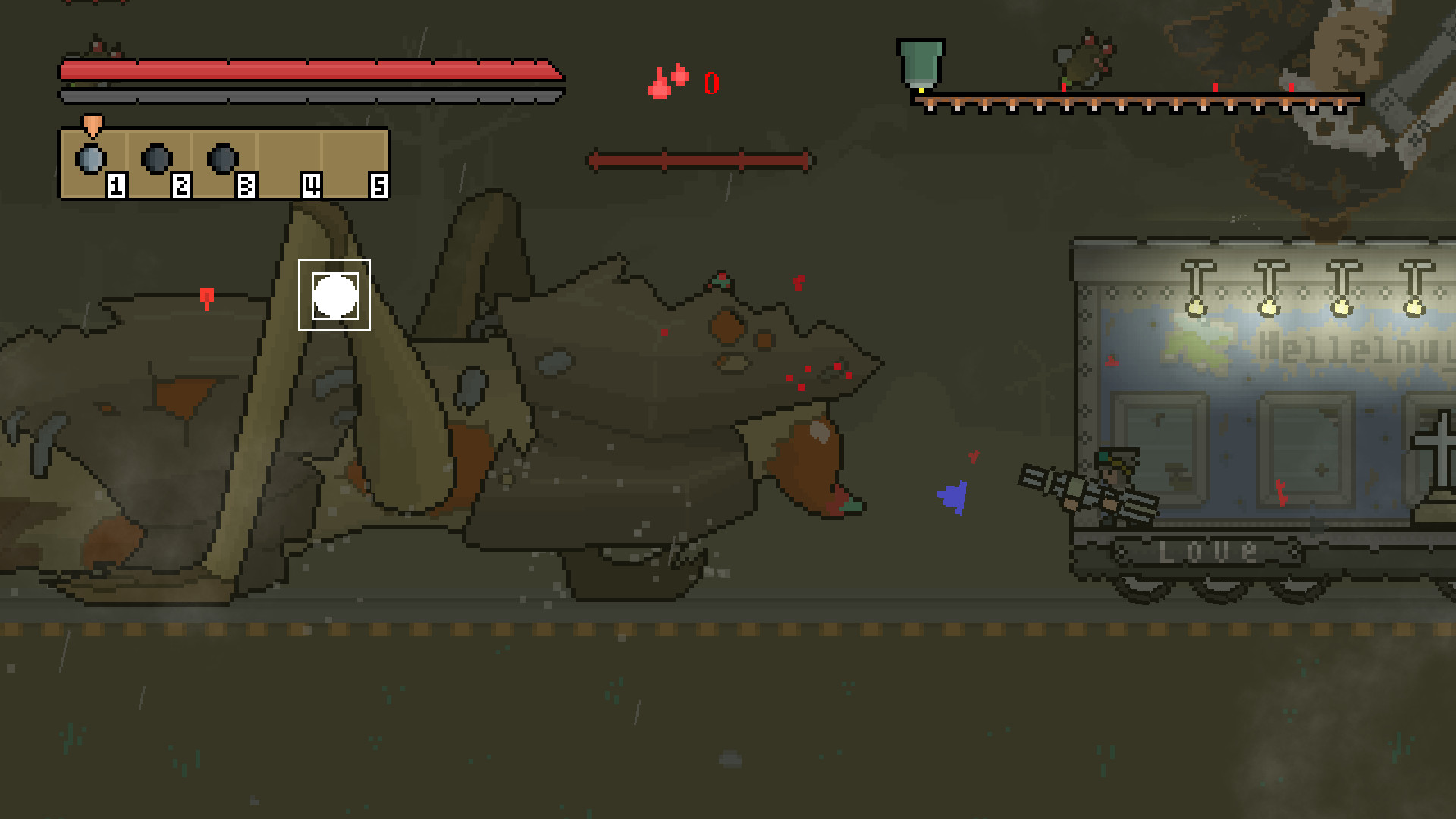1456x819 pixels.
Task: Select the cannonball in hotbar slot 1
Action: point(91,158)
